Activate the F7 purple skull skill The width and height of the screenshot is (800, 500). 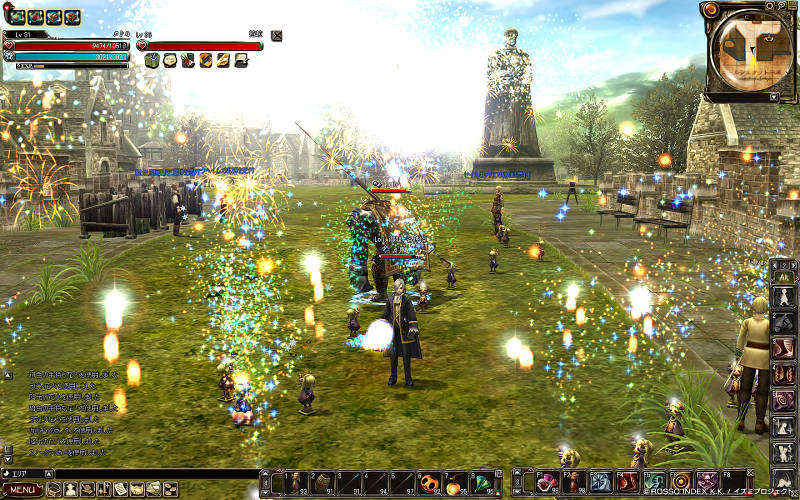coord(707,482)
